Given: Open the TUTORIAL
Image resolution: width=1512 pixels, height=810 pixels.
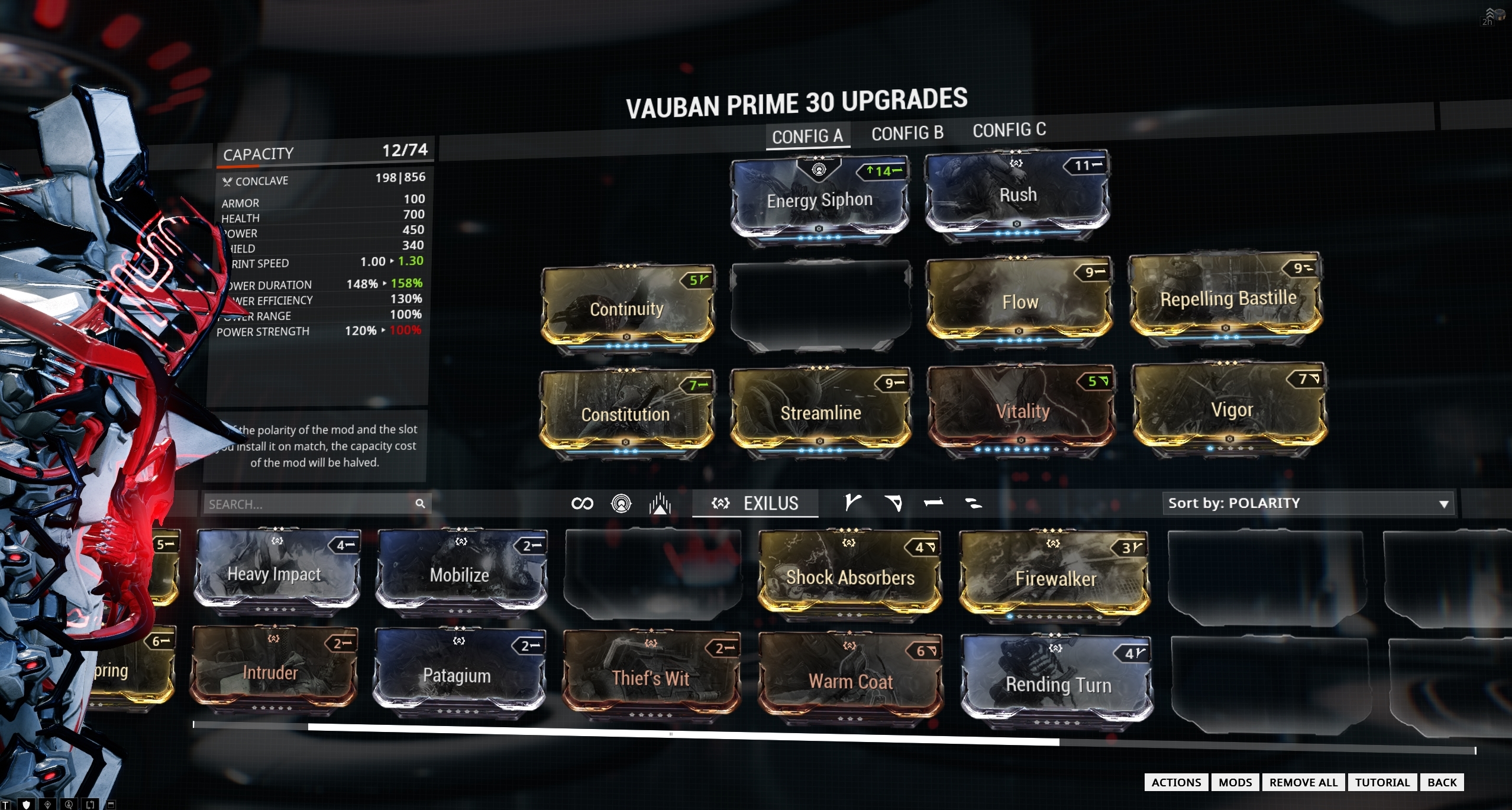Looking at the screenshot, I should pos(1383,782).
